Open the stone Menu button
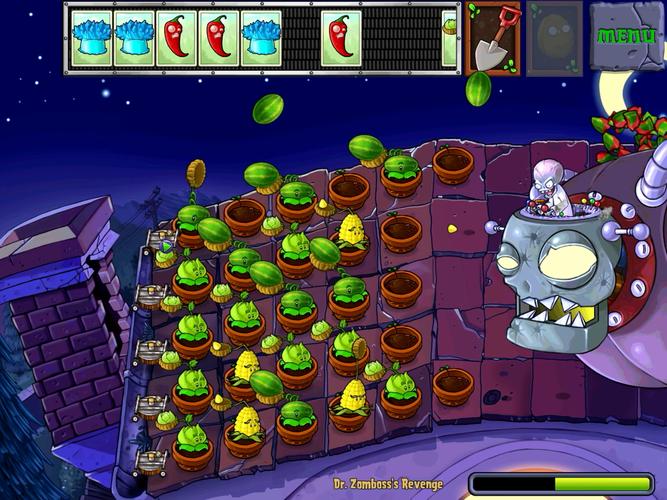The image size is (667, 500). point(626,36)
